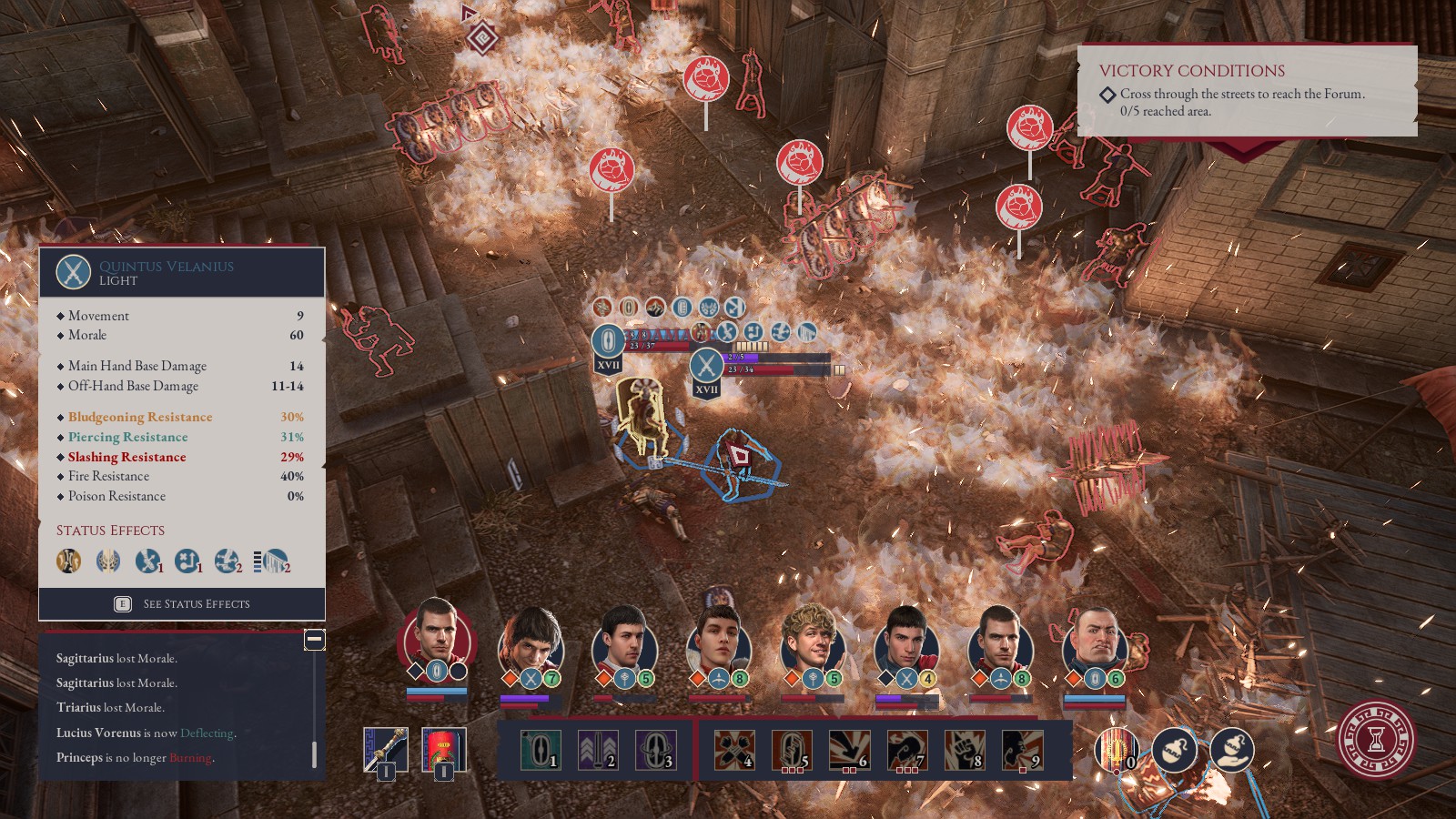
Task: Use the hand-holding-flask item ability
Action: 1231,751
